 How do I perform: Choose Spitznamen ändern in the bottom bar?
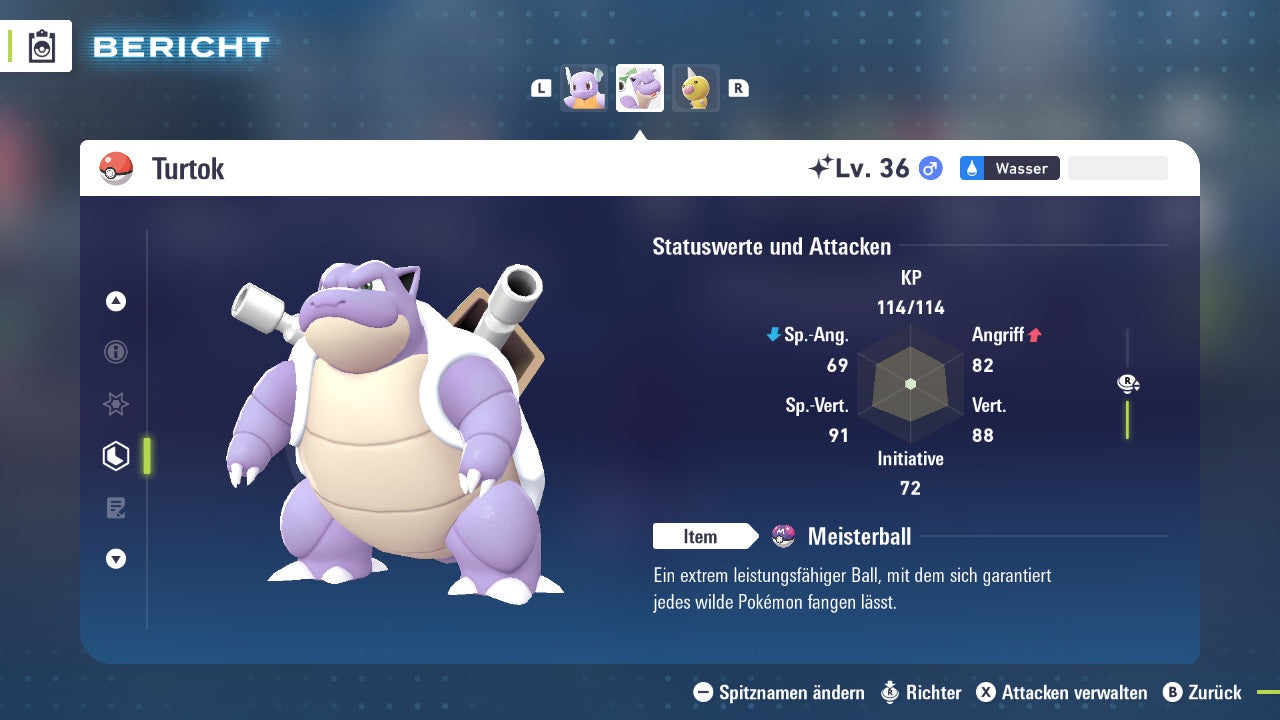click(x=790, y=692)
